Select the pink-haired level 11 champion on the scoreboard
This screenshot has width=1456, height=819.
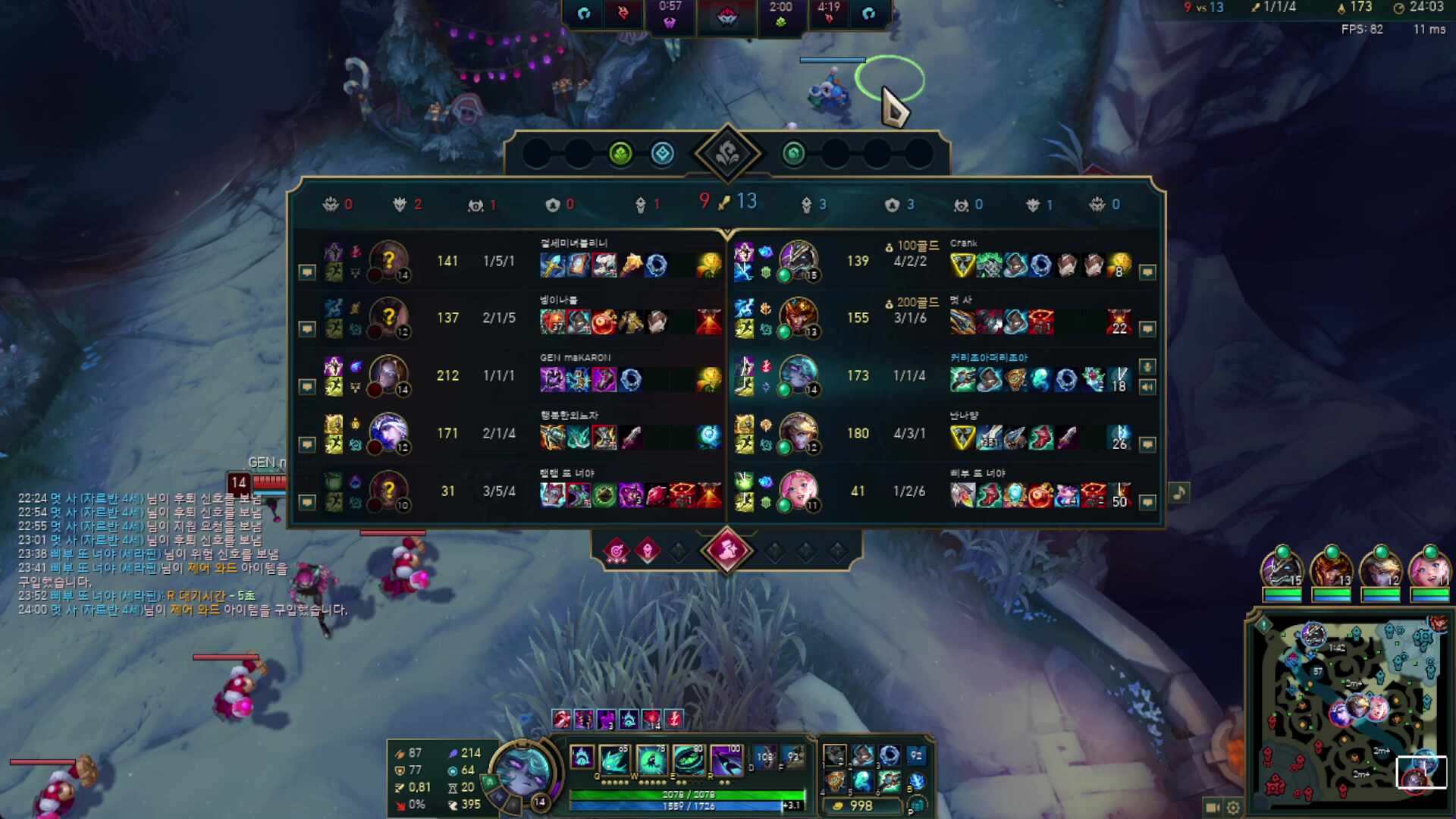coord(798,490)
